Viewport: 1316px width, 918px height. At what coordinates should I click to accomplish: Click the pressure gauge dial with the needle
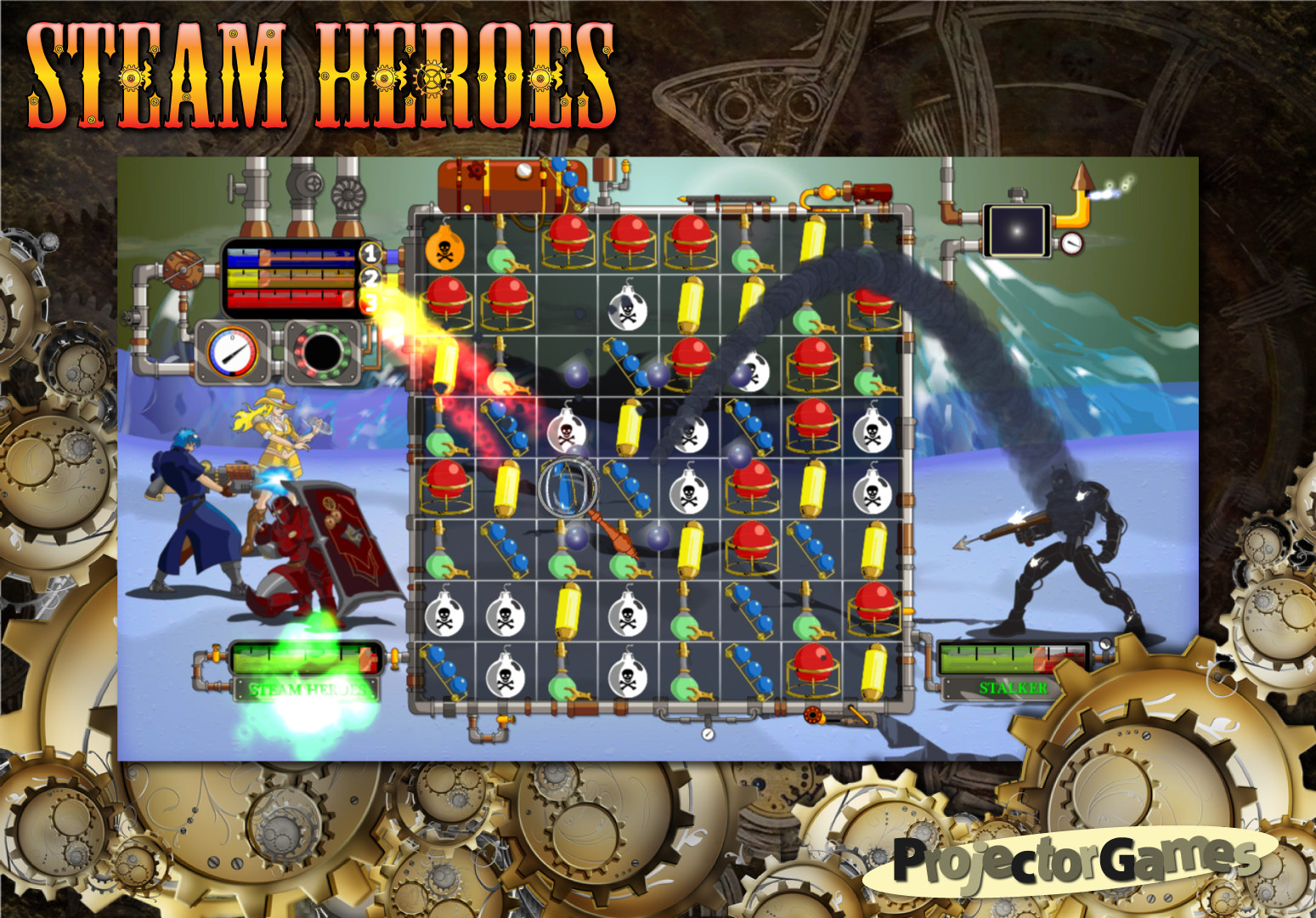[232, 353]
